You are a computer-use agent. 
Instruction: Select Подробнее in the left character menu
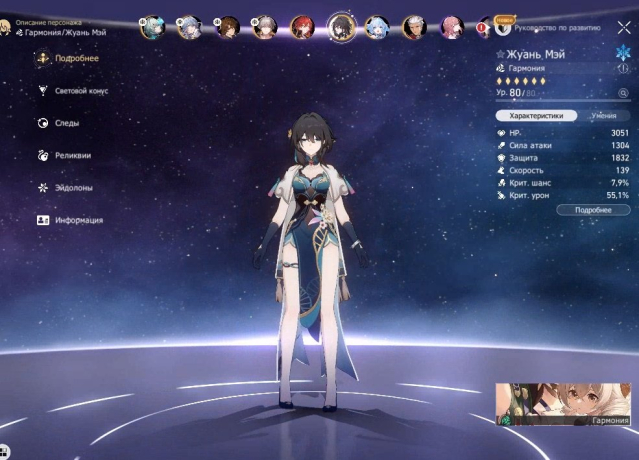coord(76,59)
